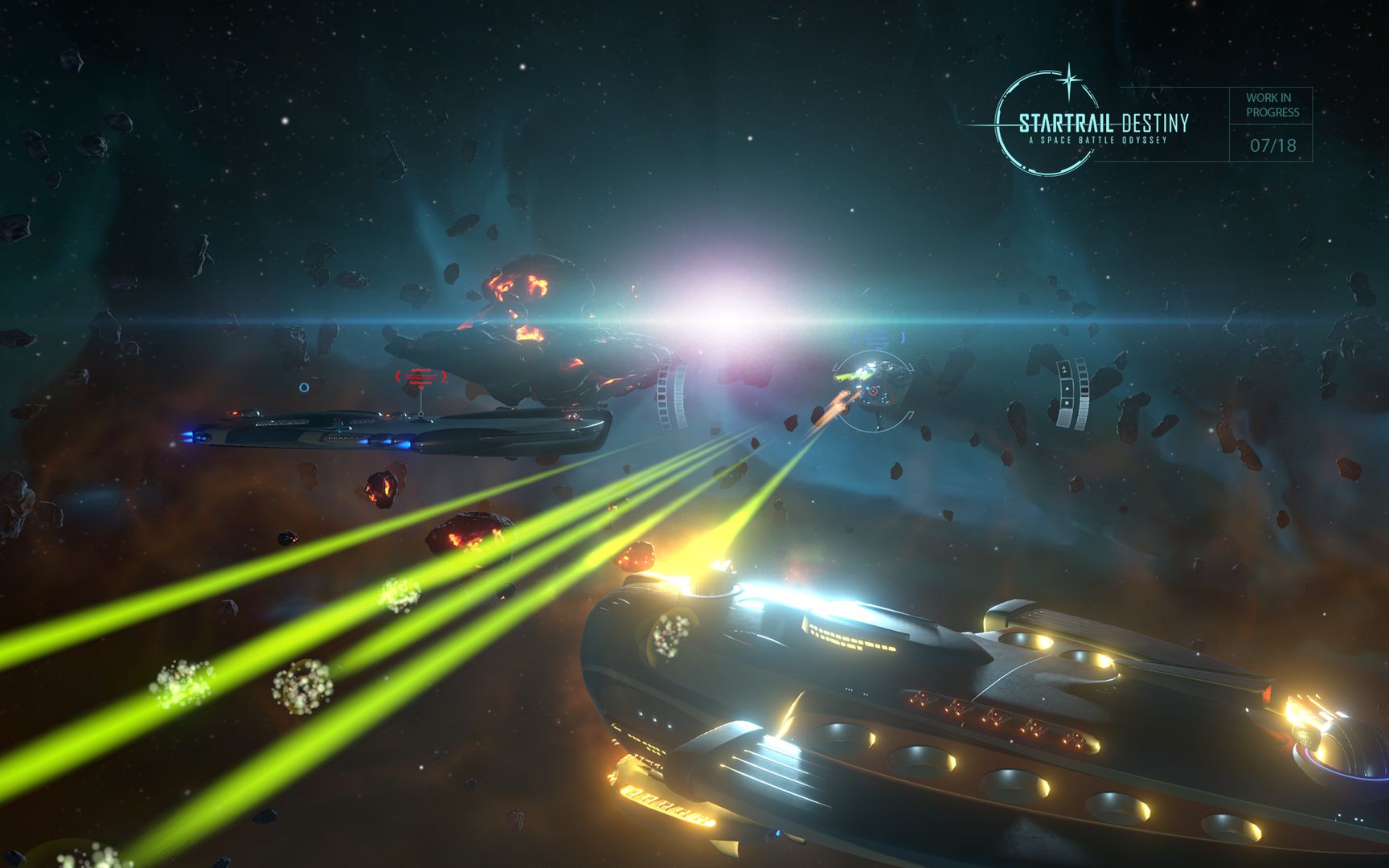Click the red diamond lock-on marker
Viewport: 1389px width, 868px height.
coord(873,391)
